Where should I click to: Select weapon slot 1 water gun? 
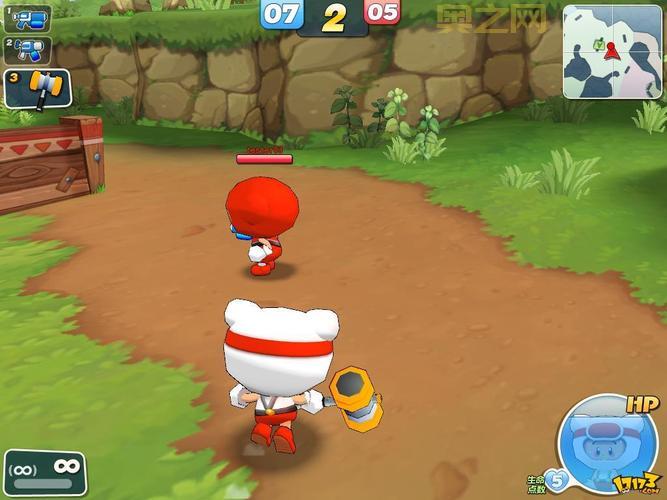click(x=28, y=18)
